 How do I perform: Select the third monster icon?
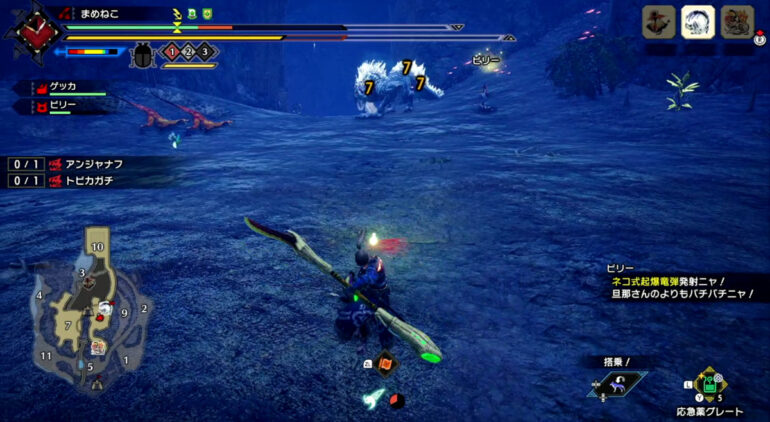pyautogui.click(x=737, y=22)
